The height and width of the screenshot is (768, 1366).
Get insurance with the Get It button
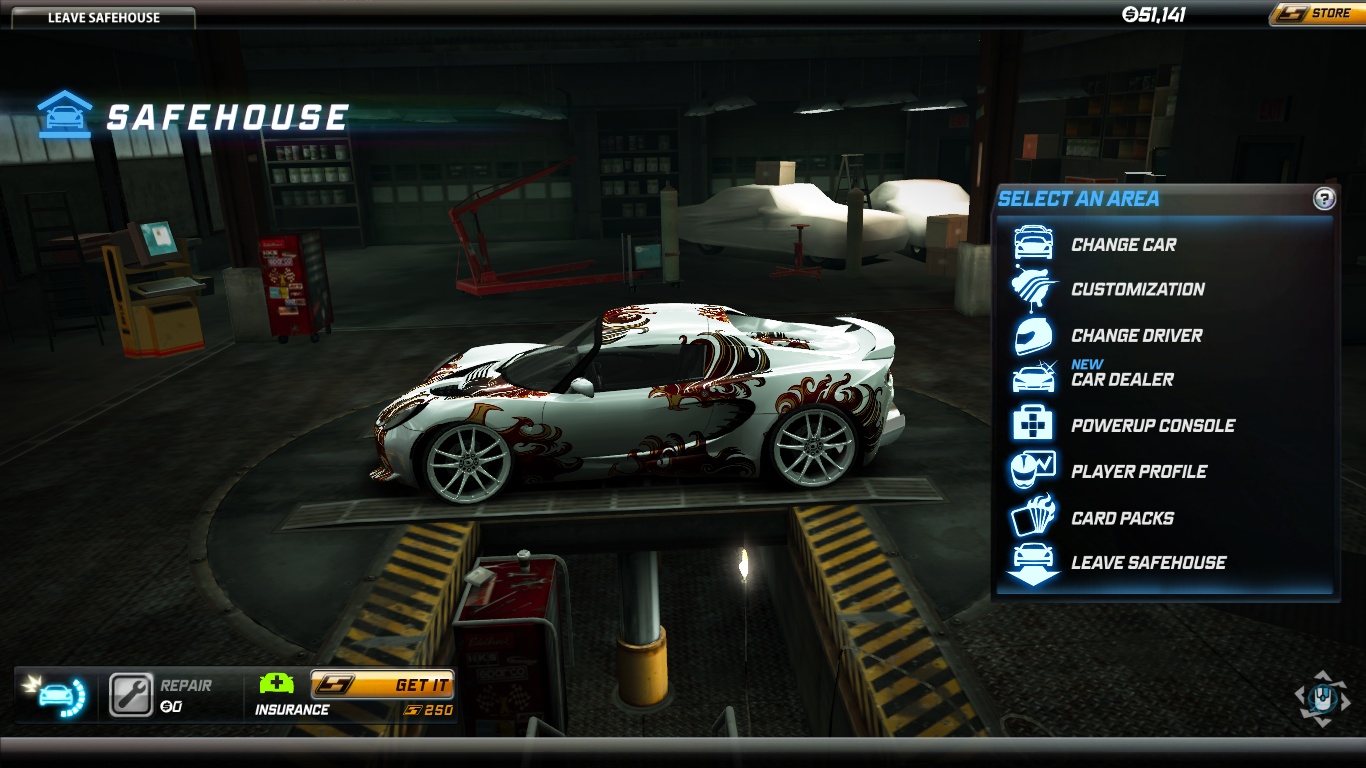(x=383, y=685)
